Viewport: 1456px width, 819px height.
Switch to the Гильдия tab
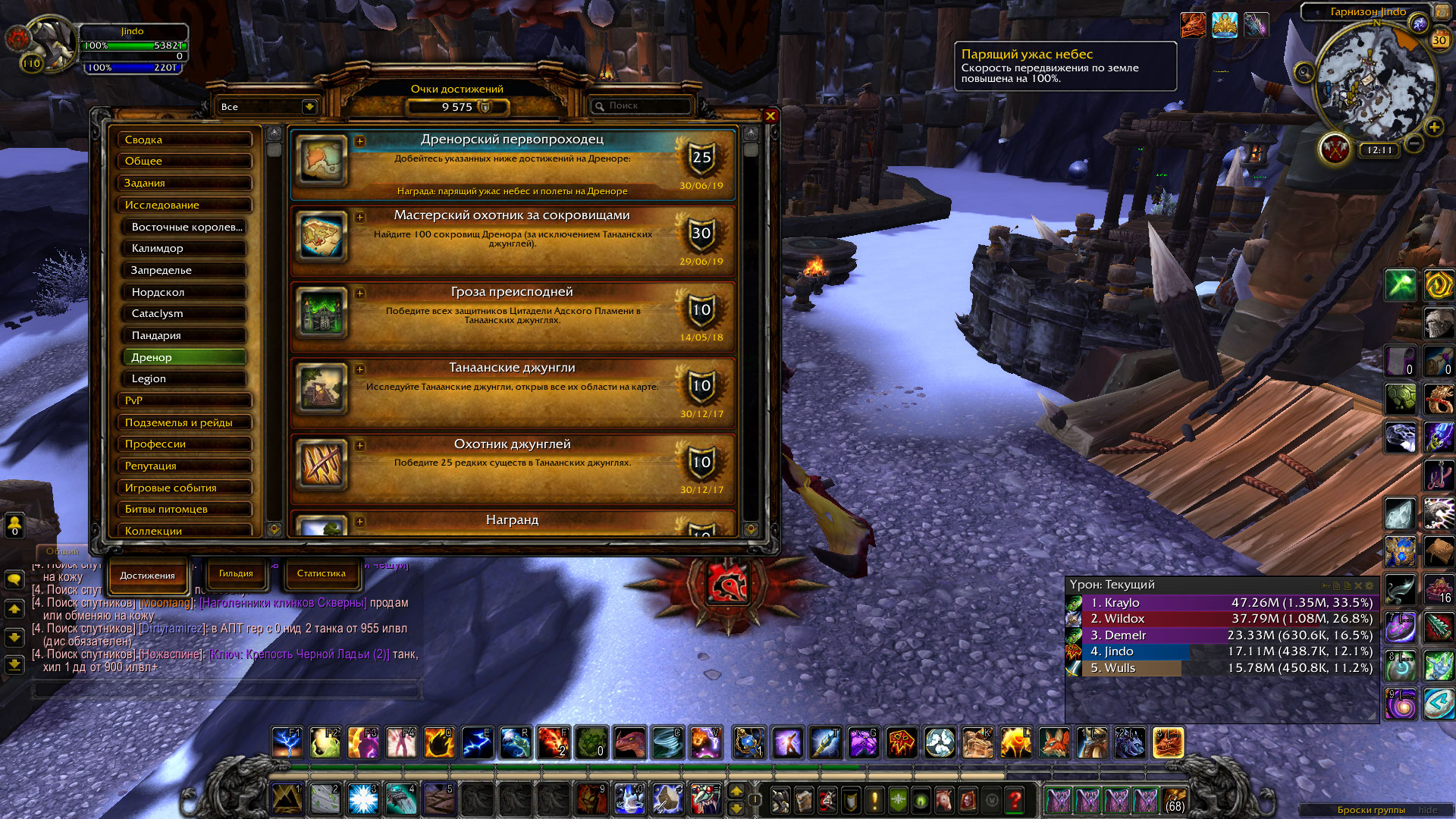tap(236, 574)
